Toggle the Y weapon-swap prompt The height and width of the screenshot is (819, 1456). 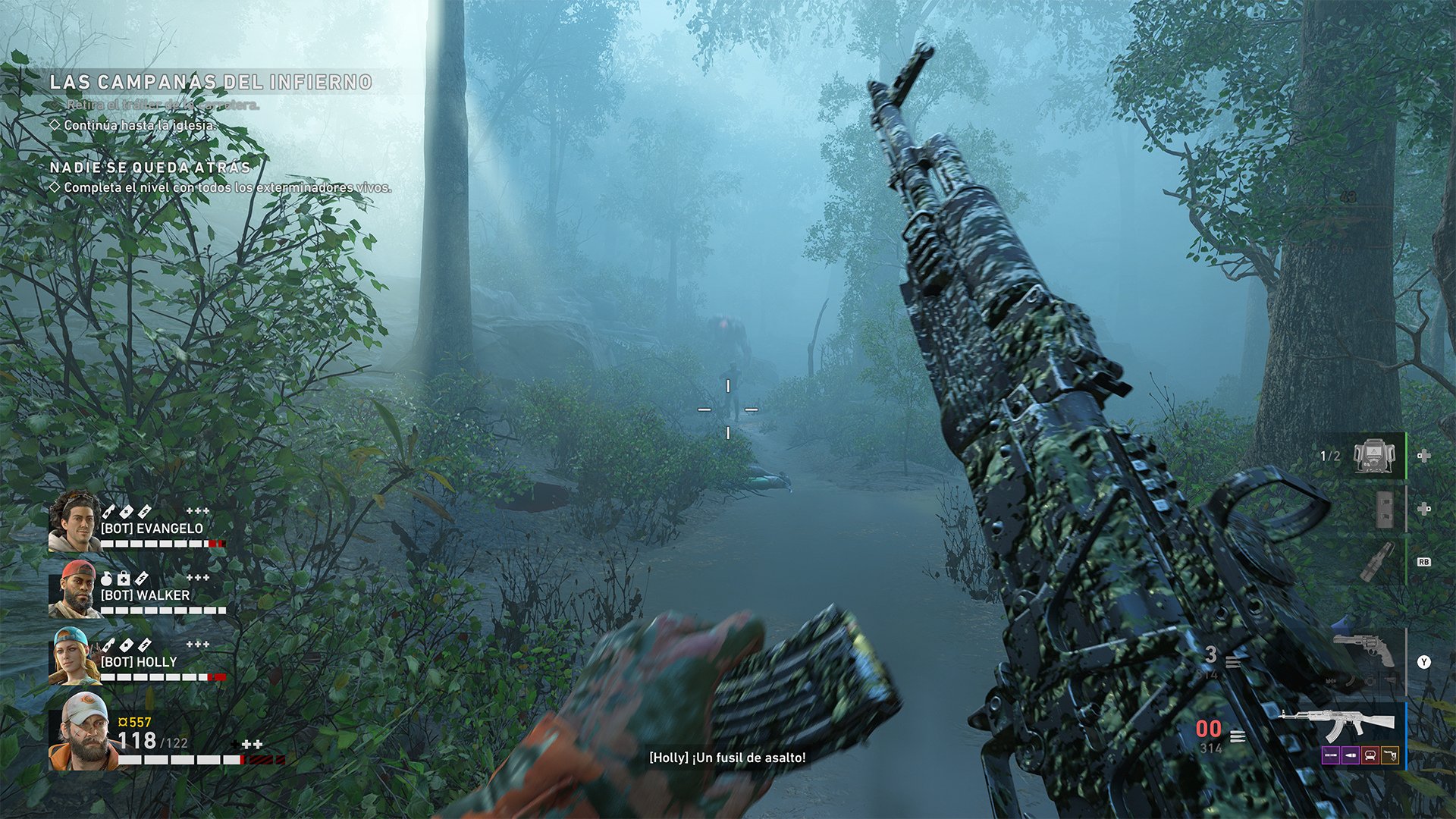click(1425, 661)
